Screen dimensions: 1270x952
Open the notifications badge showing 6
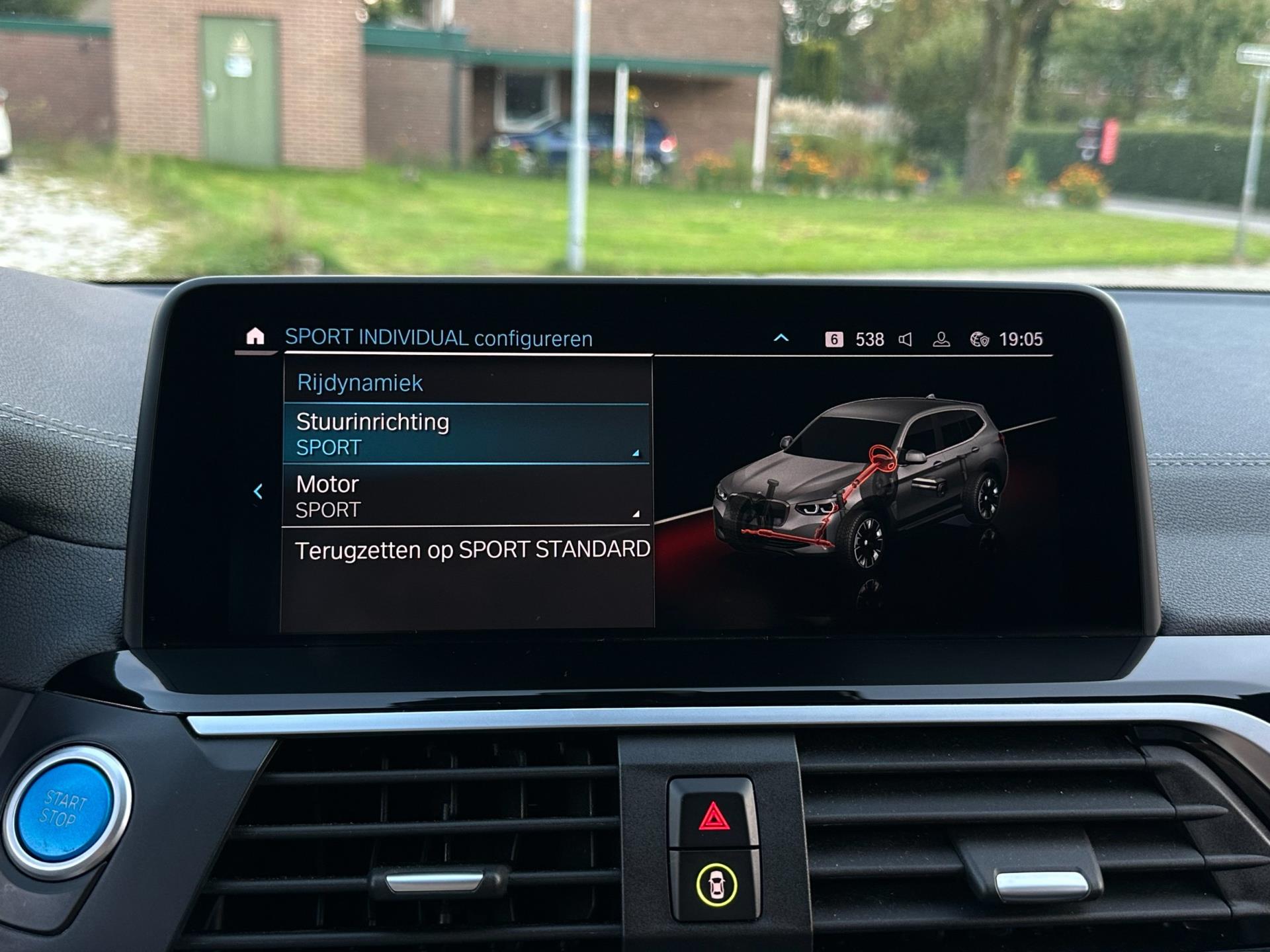tap(834, 340)
